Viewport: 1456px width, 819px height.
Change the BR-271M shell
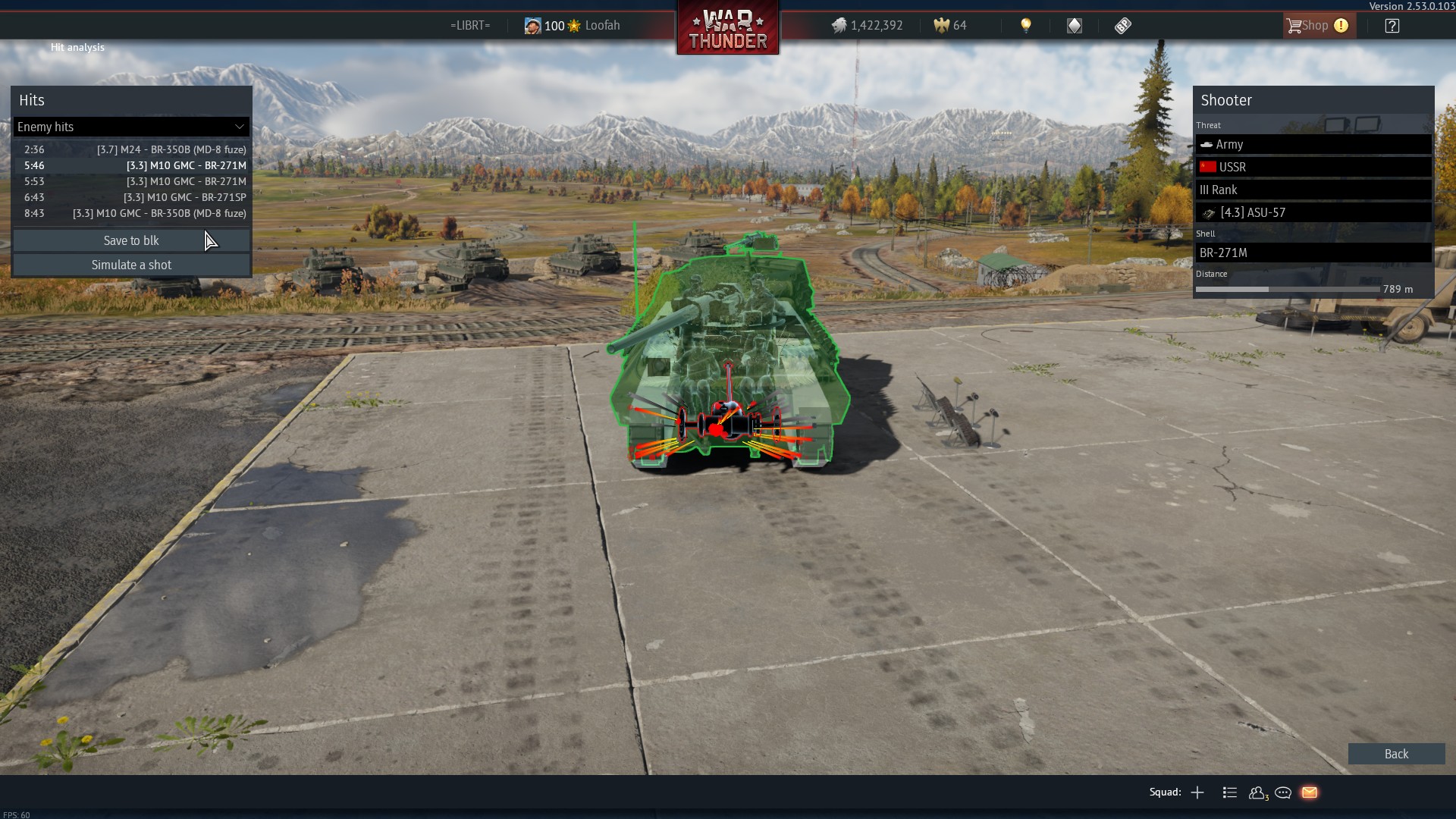tap(1313, 253)
